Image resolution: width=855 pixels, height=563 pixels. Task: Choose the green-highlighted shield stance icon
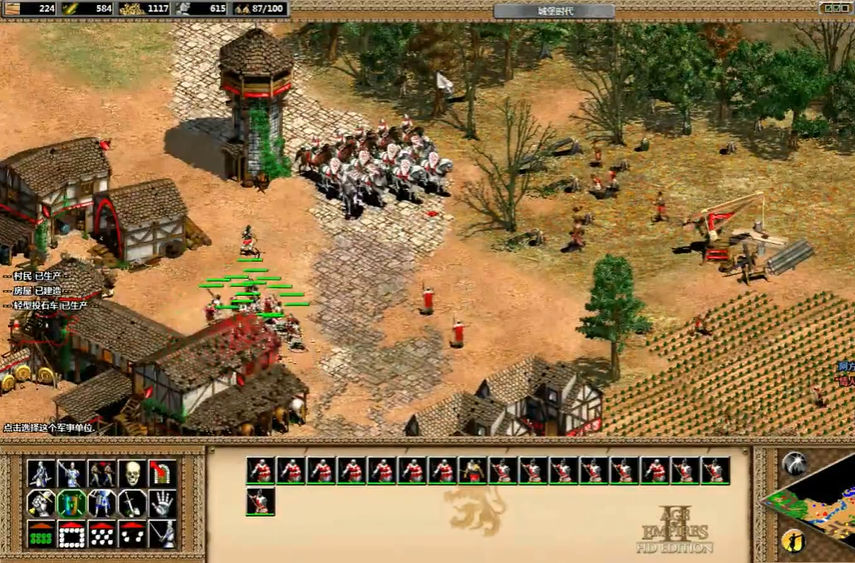tap(70, 504)
